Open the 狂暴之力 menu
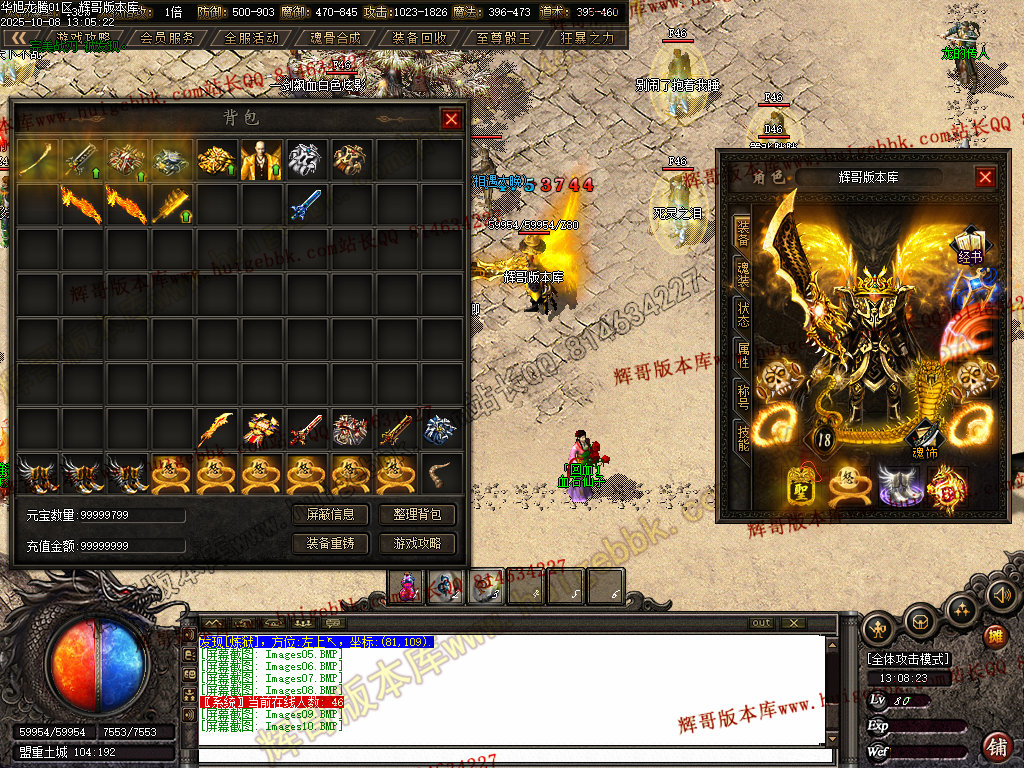 587,38
